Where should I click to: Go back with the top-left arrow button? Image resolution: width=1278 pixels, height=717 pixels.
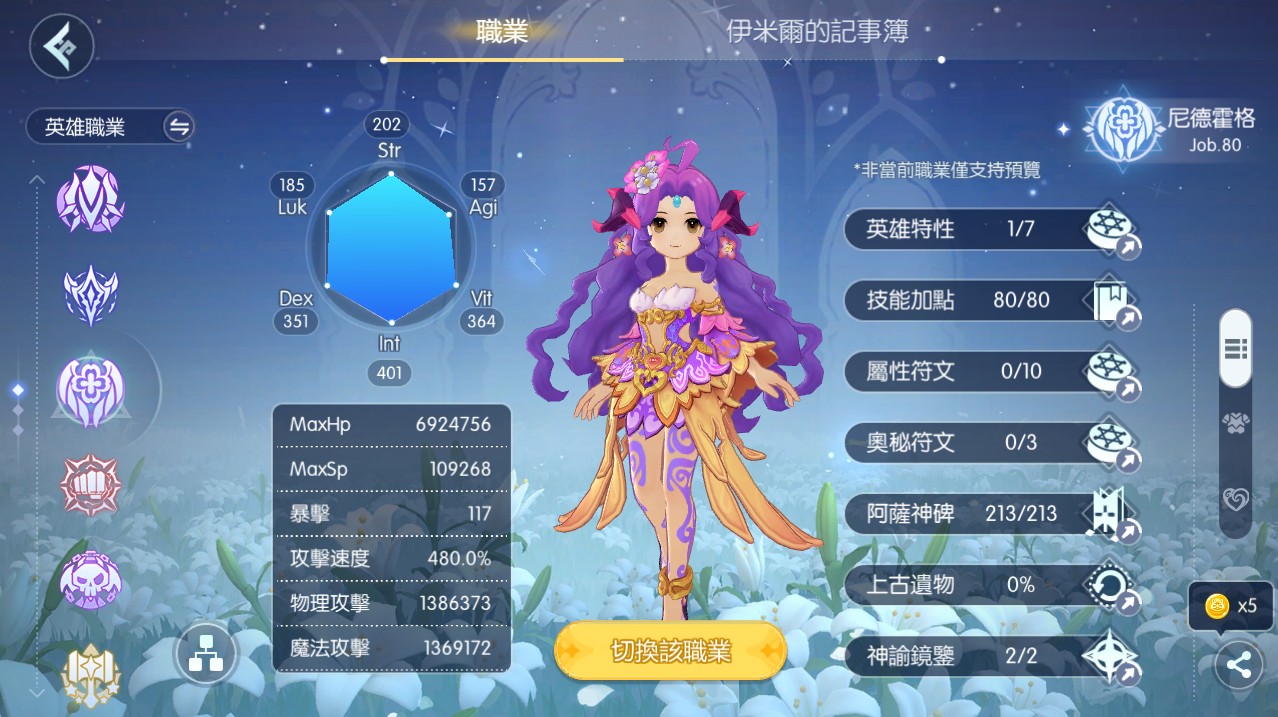[62, 45]
